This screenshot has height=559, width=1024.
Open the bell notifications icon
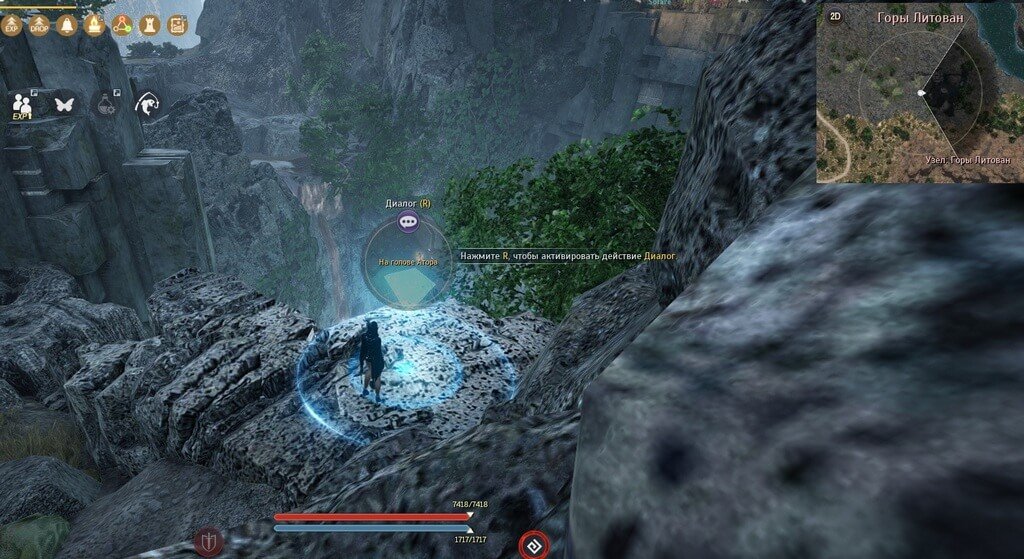tap(68, 24)
